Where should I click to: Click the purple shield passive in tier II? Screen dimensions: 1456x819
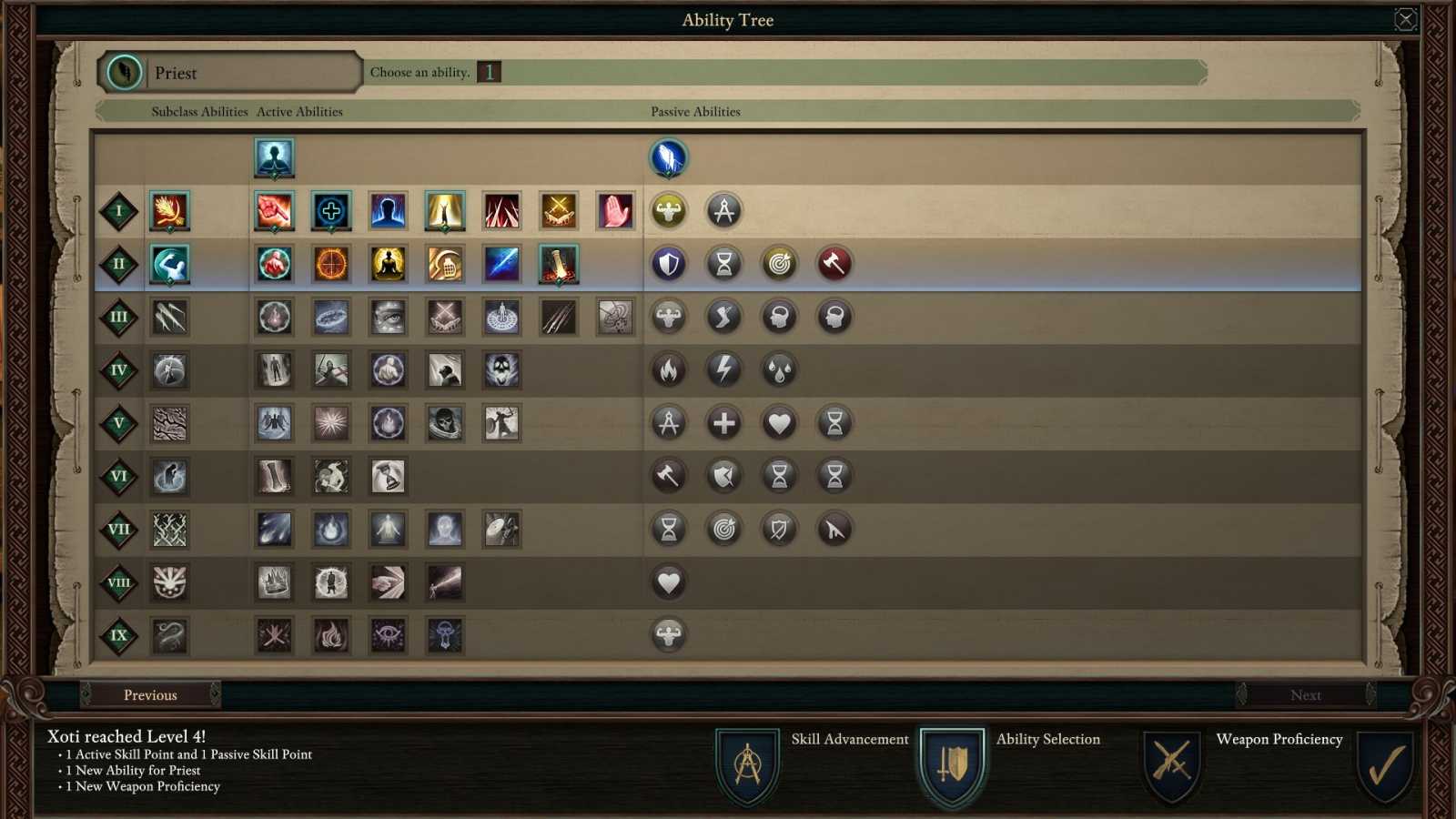(669, 263)
